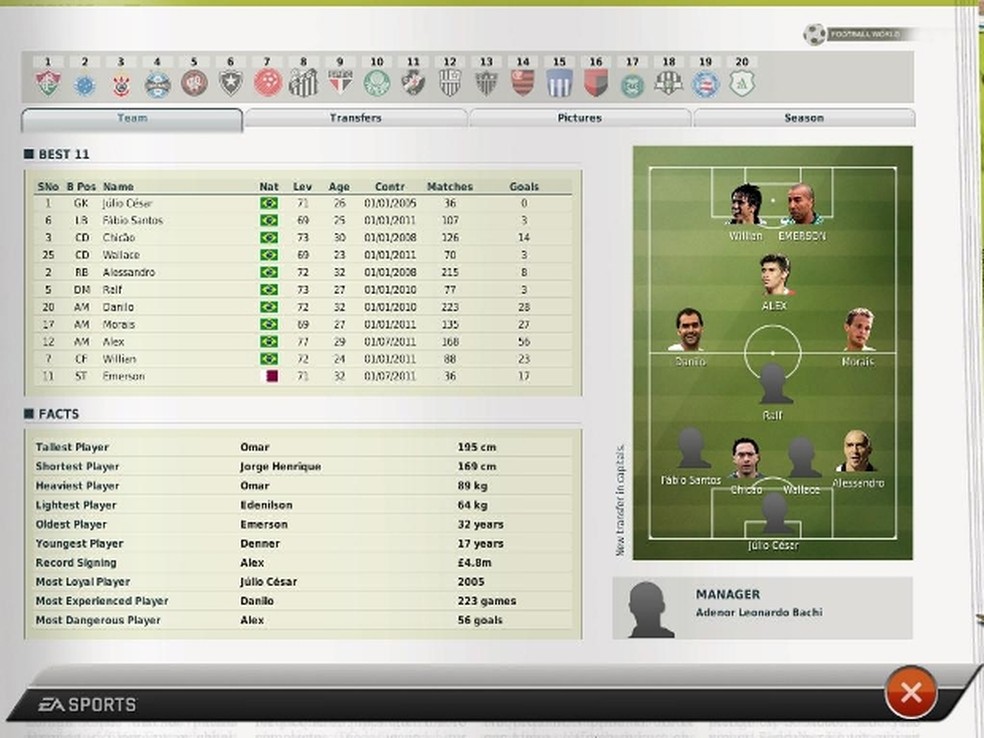The width and height of the screenshot is (984, 738).
Task: Select Danilo's portrait on the formation pitch
Action: 689,330
